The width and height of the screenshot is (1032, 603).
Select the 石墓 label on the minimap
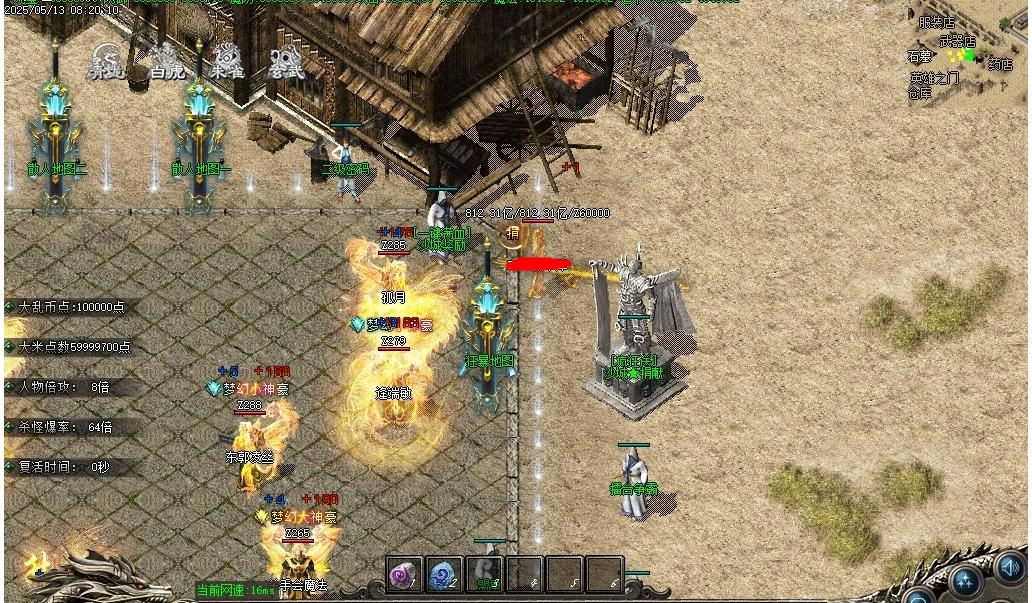click(919, 57)
